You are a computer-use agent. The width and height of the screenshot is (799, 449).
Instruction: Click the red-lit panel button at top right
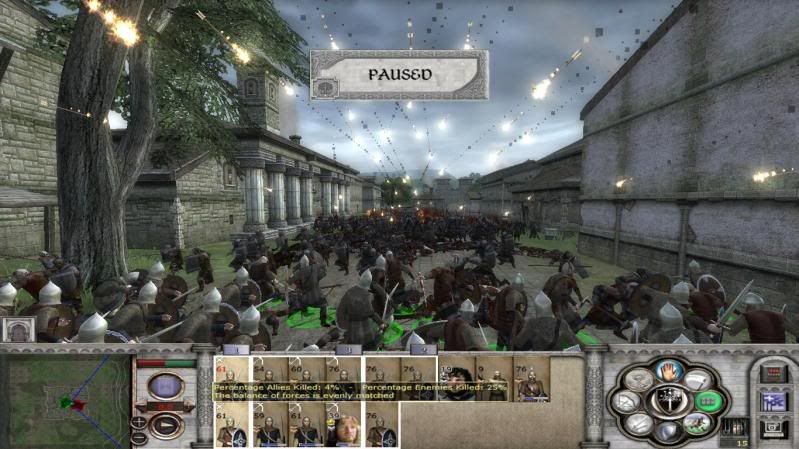(771, 373)
